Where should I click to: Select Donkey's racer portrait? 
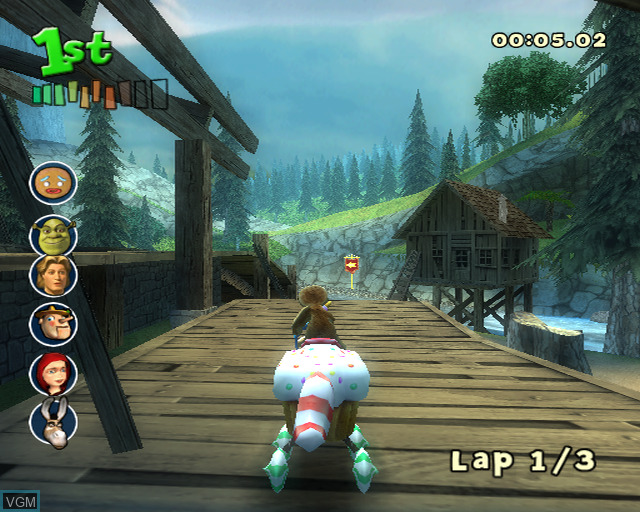(x=53, y=420)
